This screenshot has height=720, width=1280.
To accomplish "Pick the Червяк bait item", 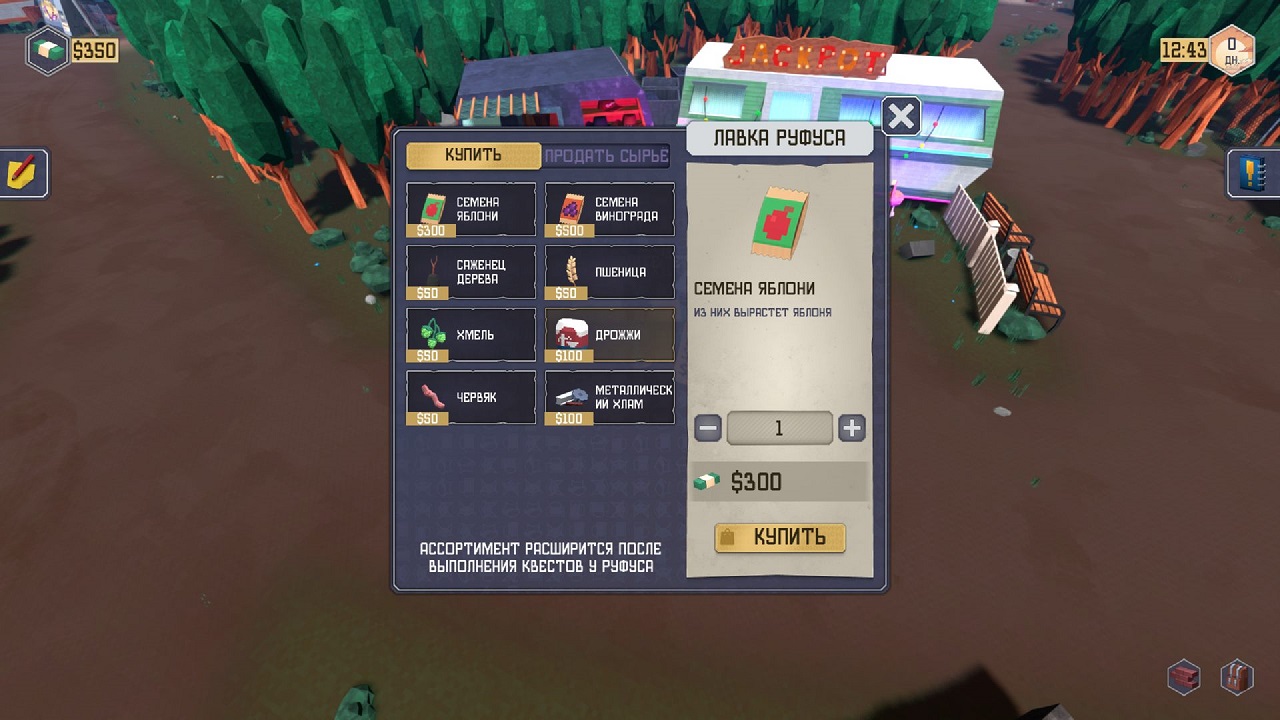I will pyautogui.click(x=471, y=398).
